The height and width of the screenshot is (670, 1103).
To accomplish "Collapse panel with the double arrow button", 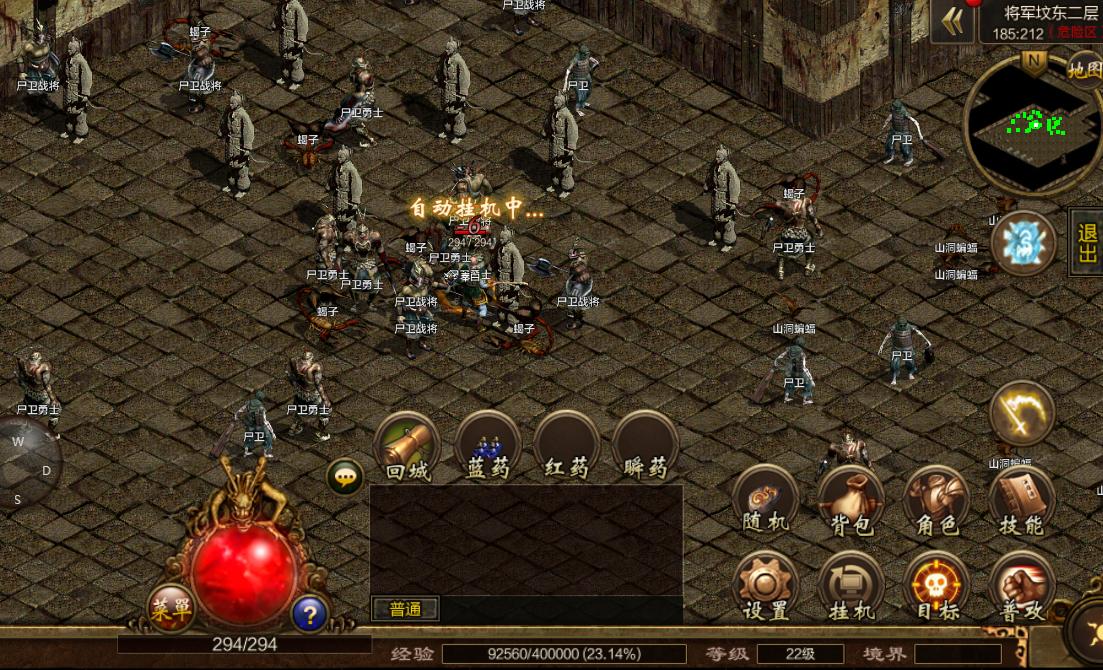I will 952,22.
